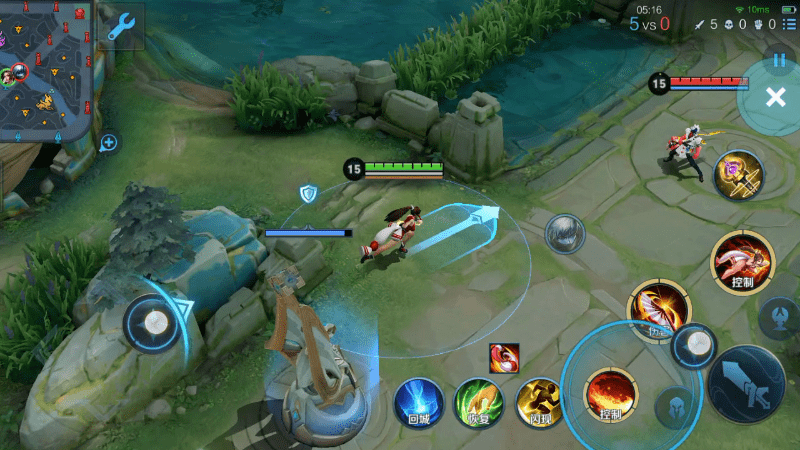Activate the fan-throw second skill
The height and width of the screenshot is (450, 800).
click(x=659, y=307)
